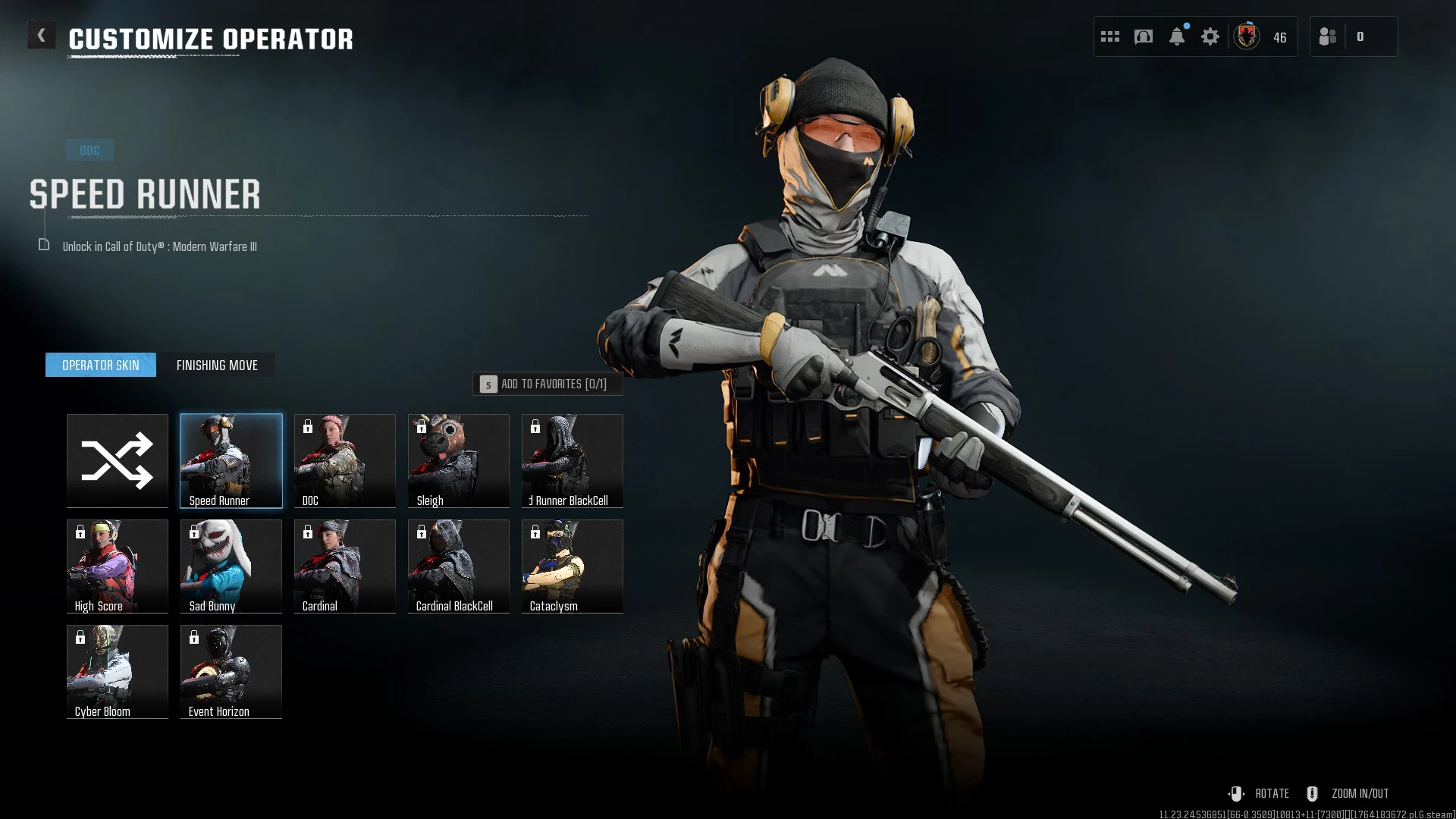Open the apps grid menu icon
Viewport: 1456px width, 819px height.
1109,36
